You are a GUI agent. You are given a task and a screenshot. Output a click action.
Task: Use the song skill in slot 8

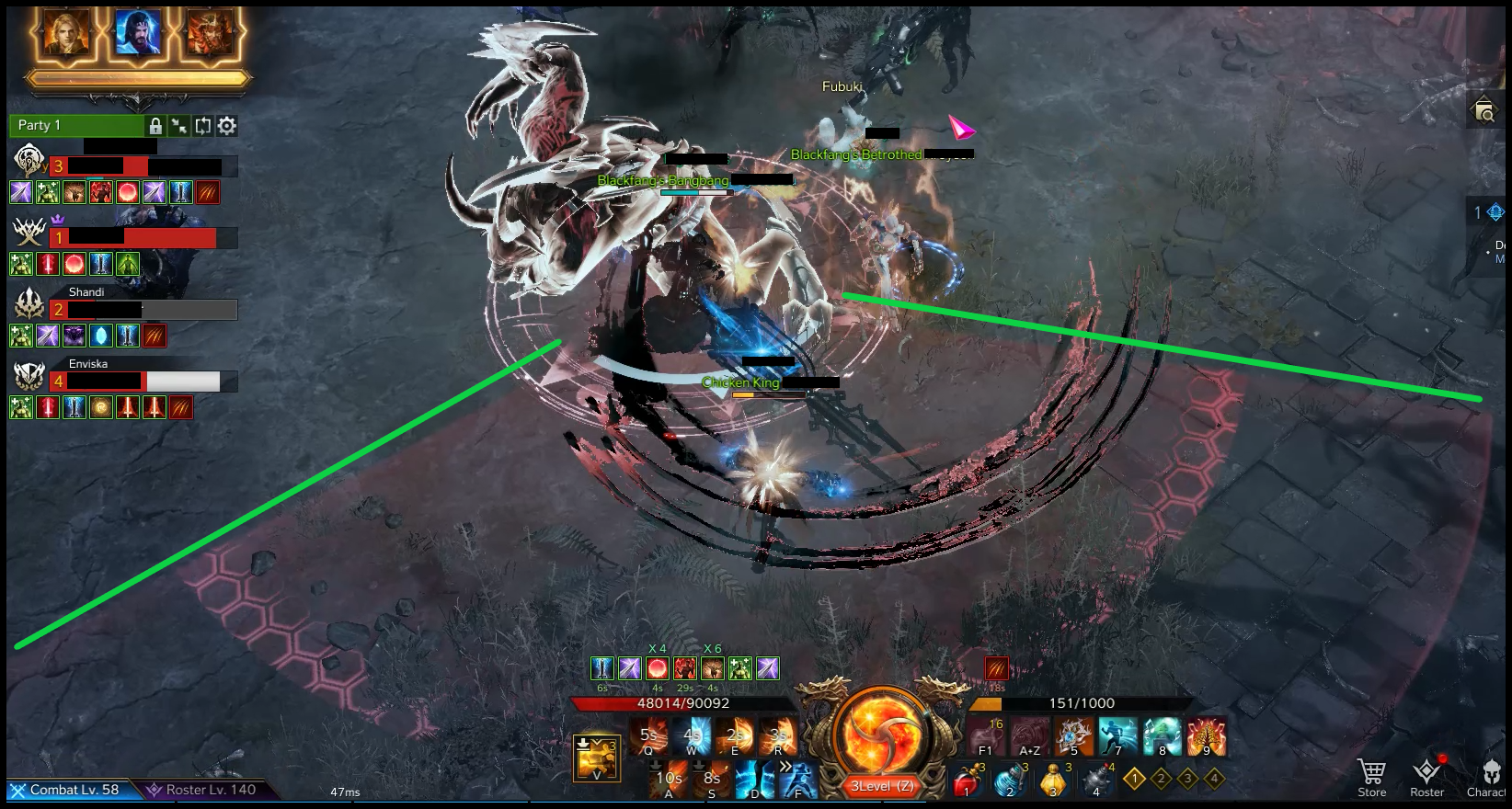pos(1163,735)
